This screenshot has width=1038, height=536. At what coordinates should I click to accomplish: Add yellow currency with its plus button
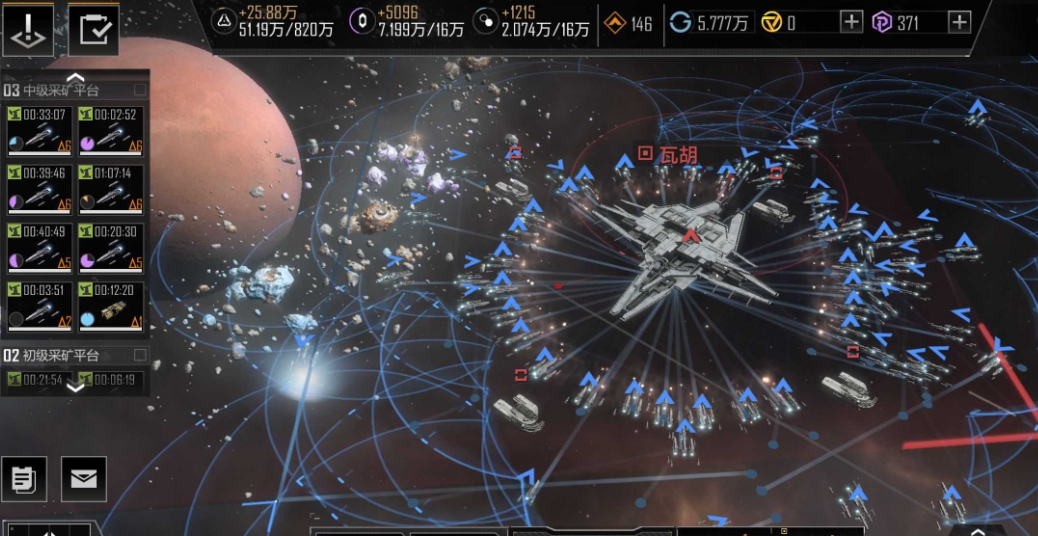pos(851,22)
